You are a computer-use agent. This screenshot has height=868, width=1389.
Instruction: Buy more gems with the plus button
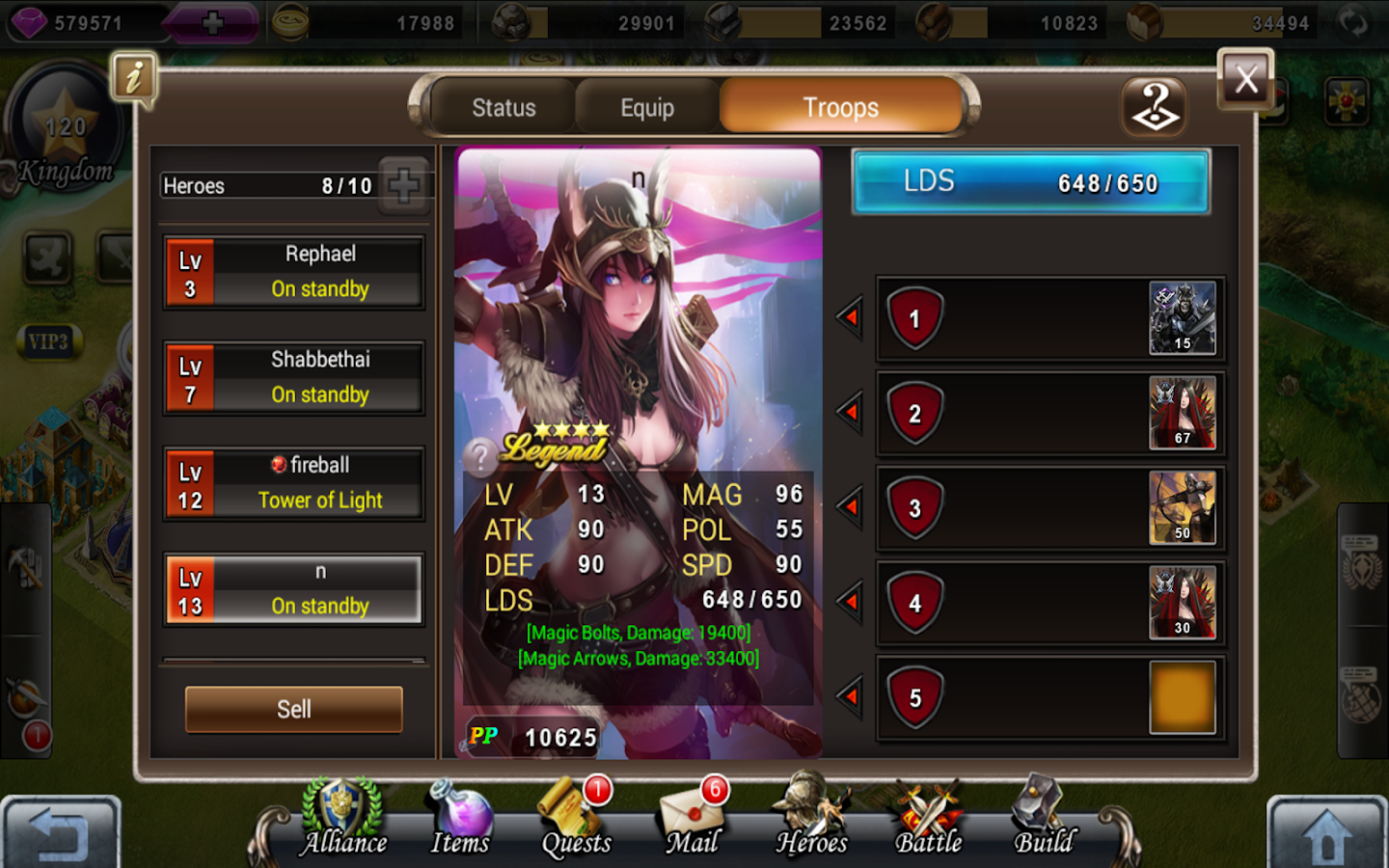click(213, 23)
